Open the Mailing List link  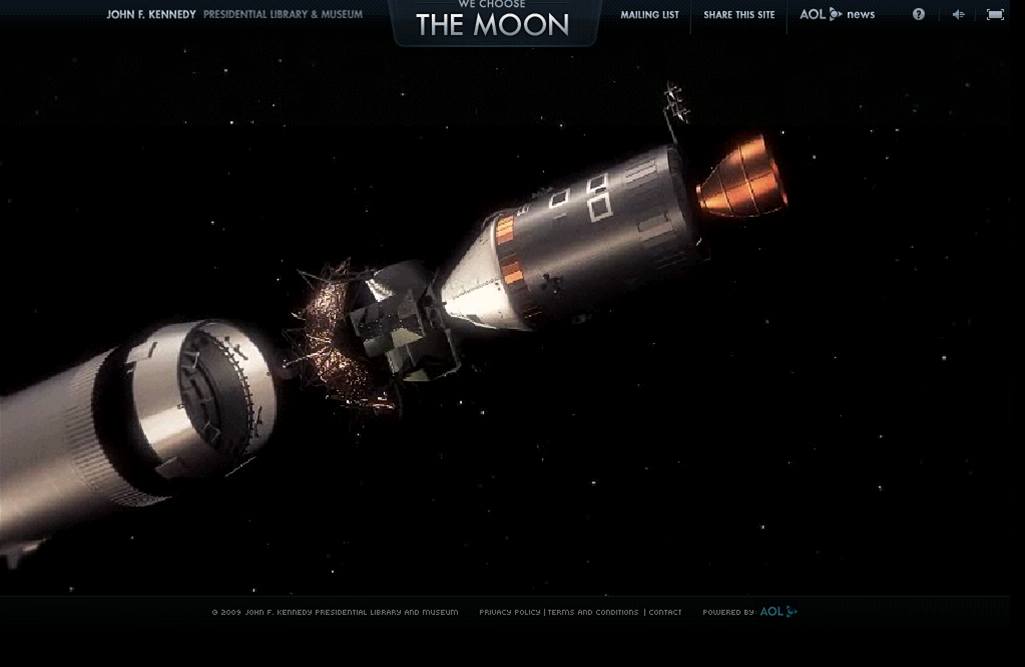click(649, 15)
